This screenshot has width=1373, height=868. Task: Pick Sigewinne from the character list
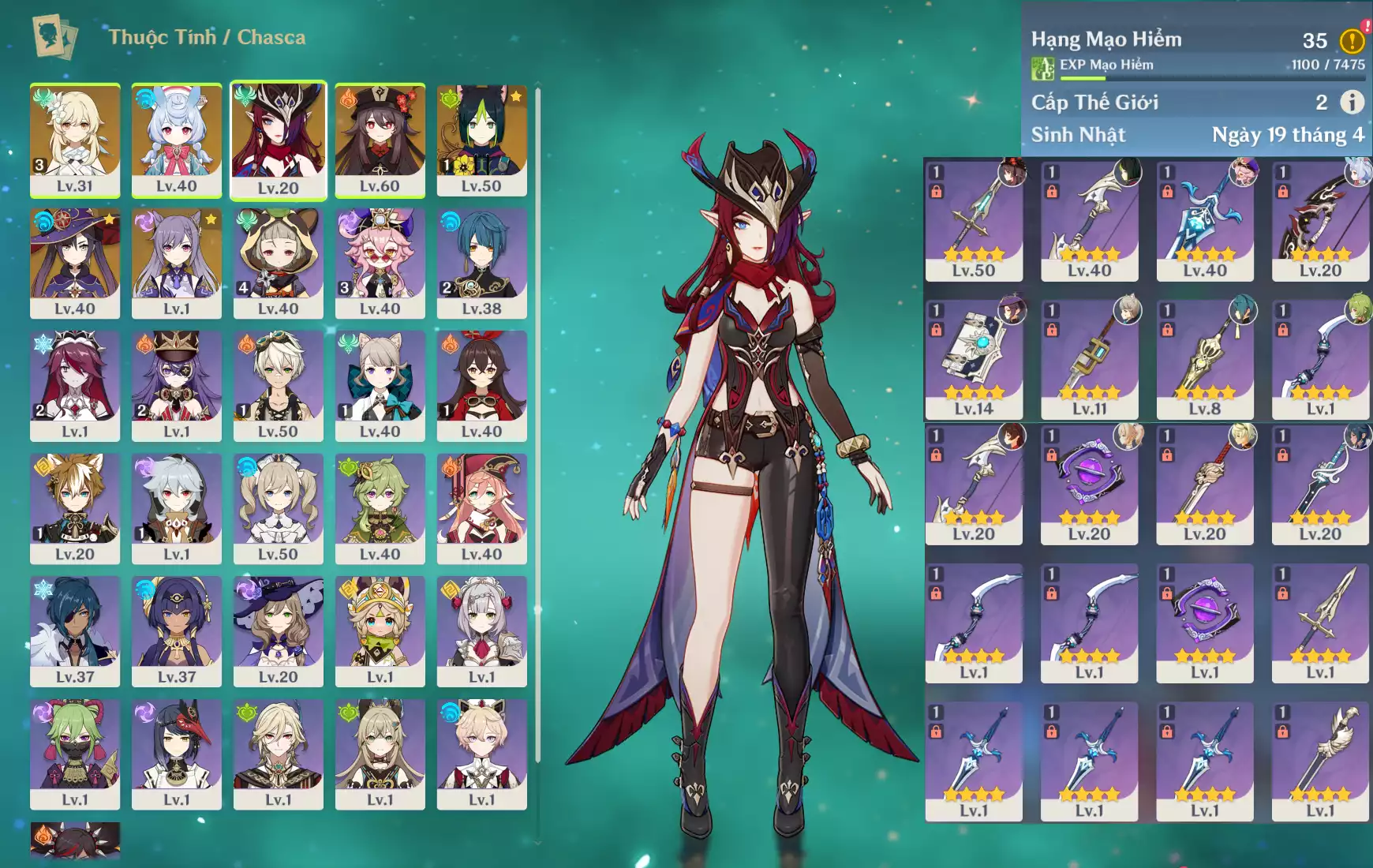pos(176,140)
